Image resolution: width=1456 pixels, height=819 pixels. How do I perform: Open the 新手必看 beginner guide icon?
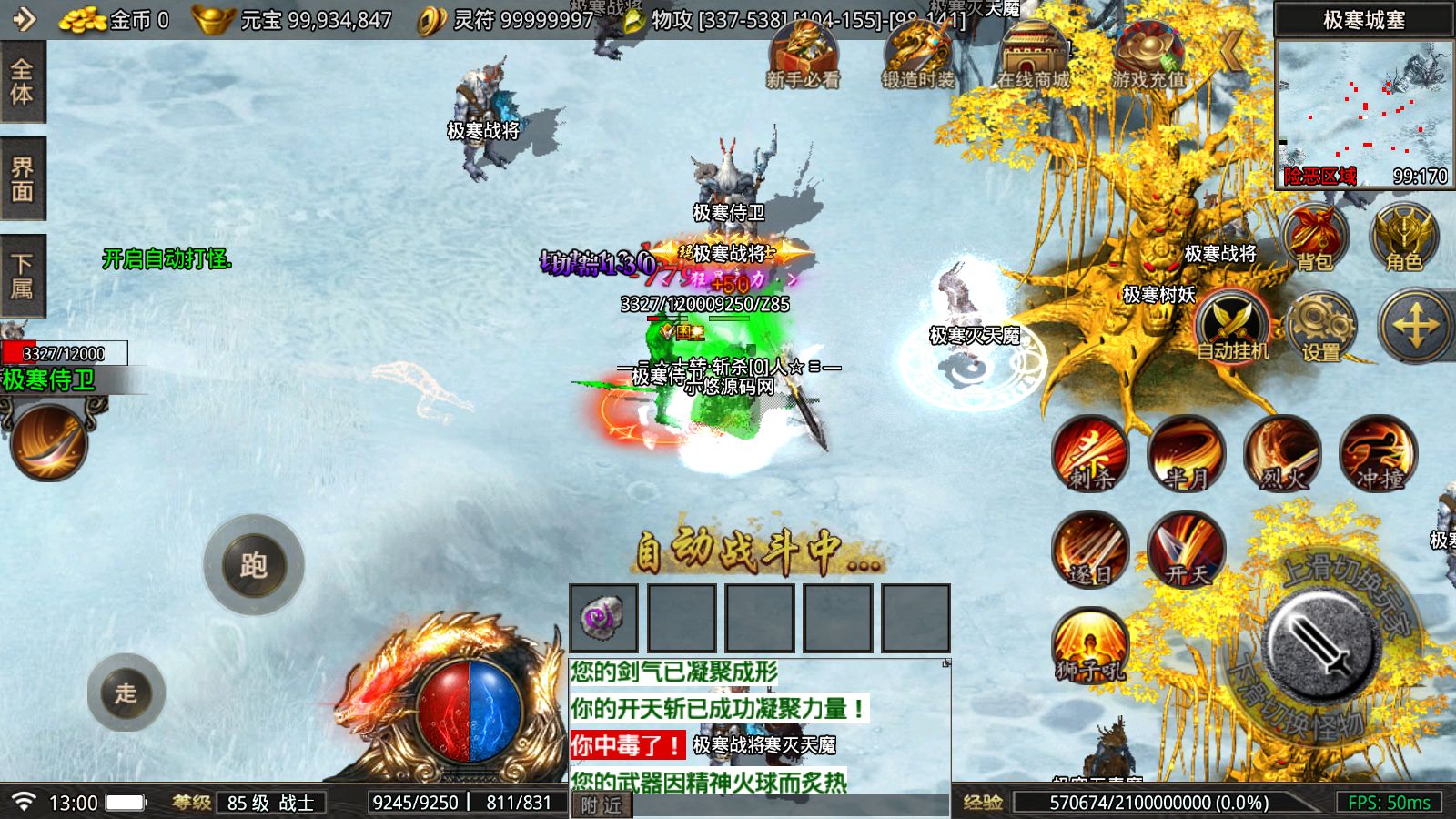point(802,55)
